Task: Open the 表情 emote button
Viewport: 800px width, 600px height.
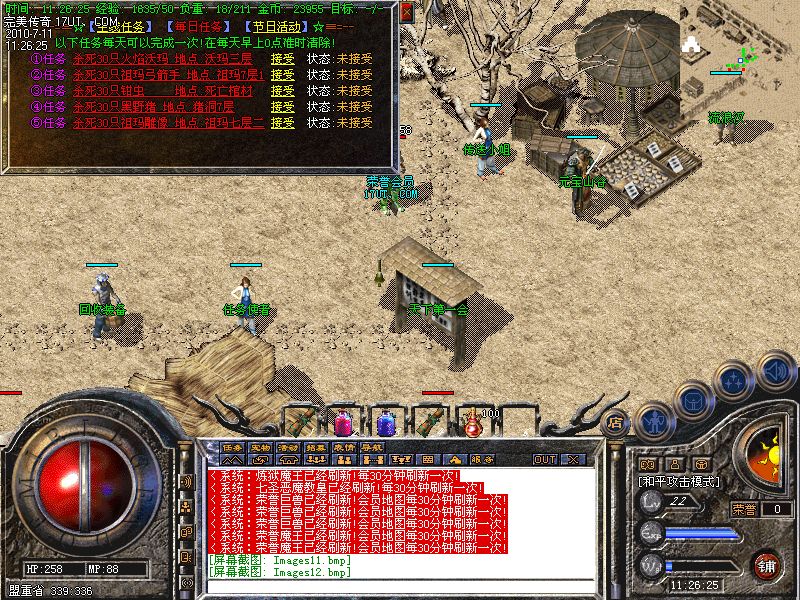Action: click(344, 446)
